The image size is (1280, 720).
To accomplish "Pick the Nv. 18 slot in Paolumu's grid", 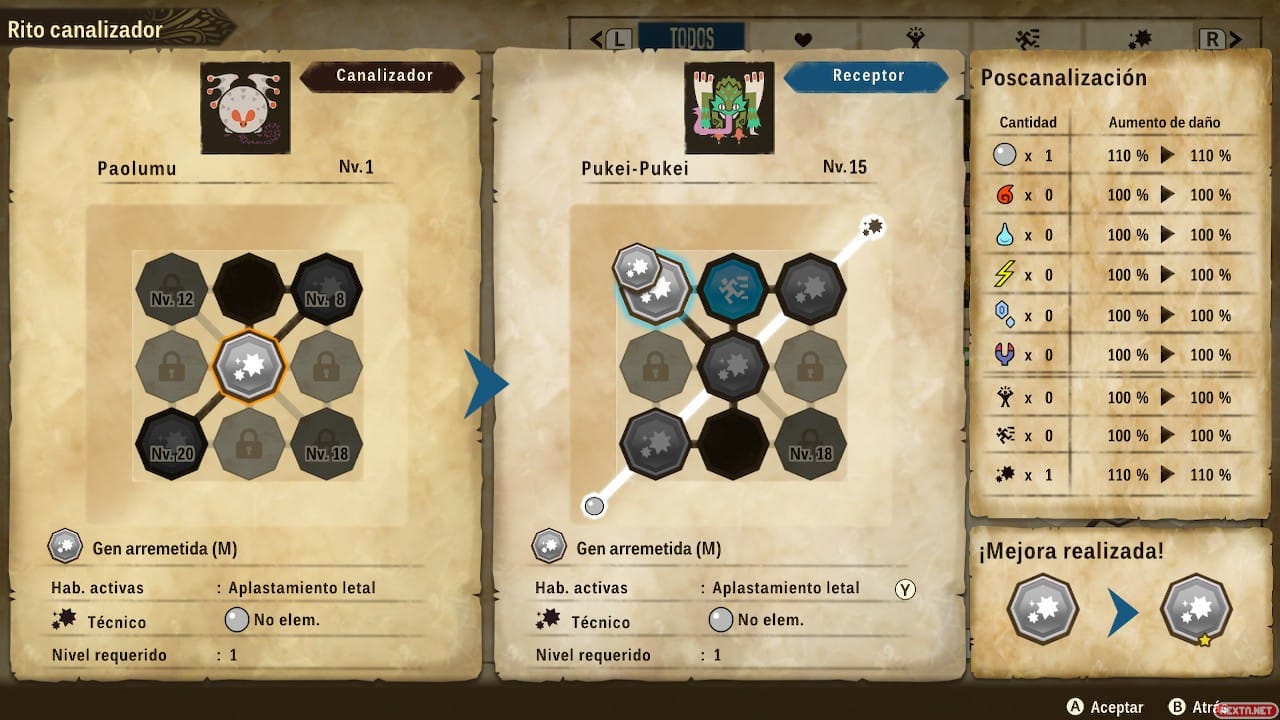I will [327, 444].
